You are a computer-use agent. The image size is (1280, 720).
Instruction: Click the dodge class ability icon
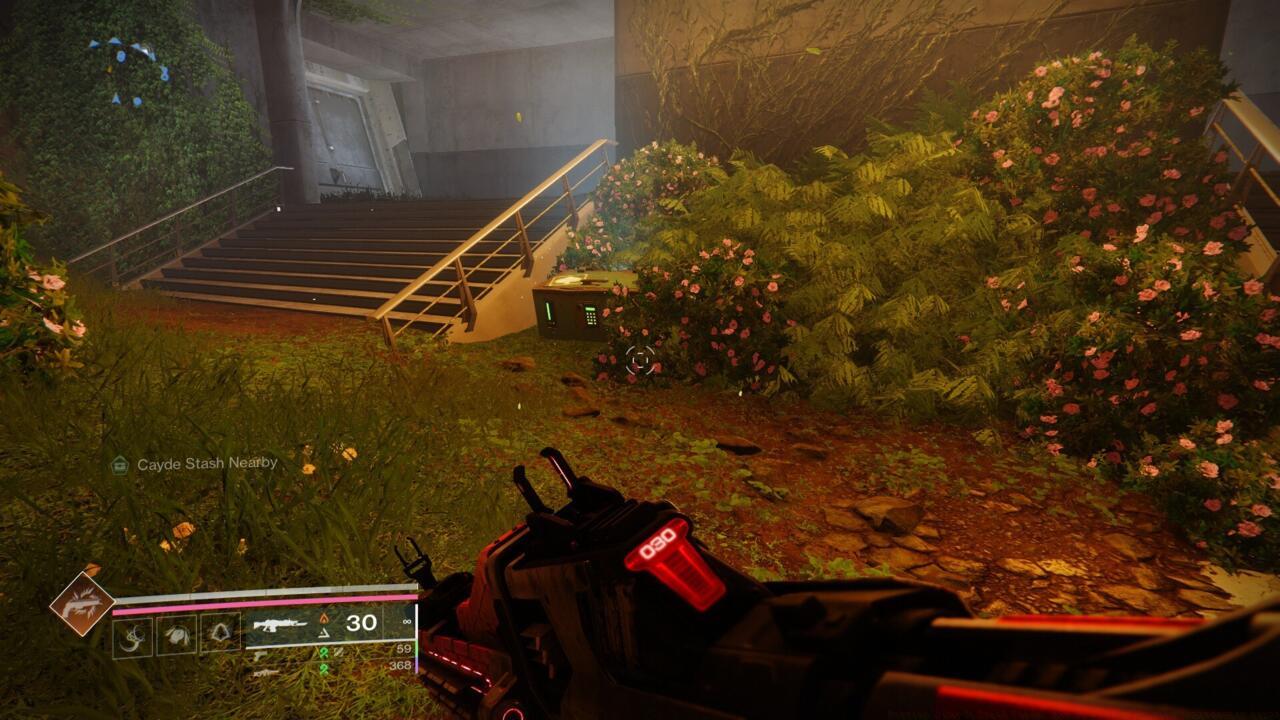tap(133, 637)
